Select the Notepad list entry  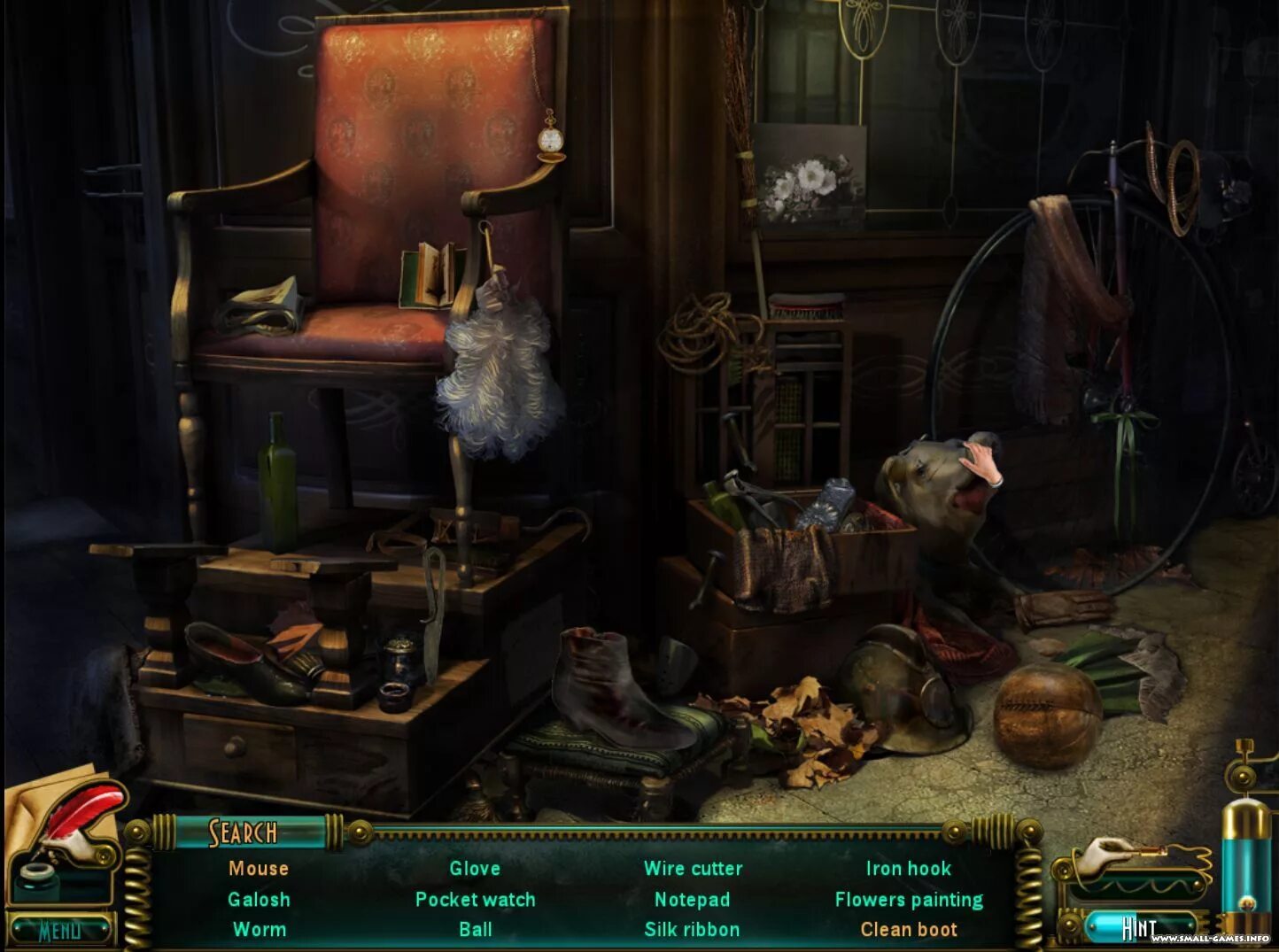click(692, 900)
